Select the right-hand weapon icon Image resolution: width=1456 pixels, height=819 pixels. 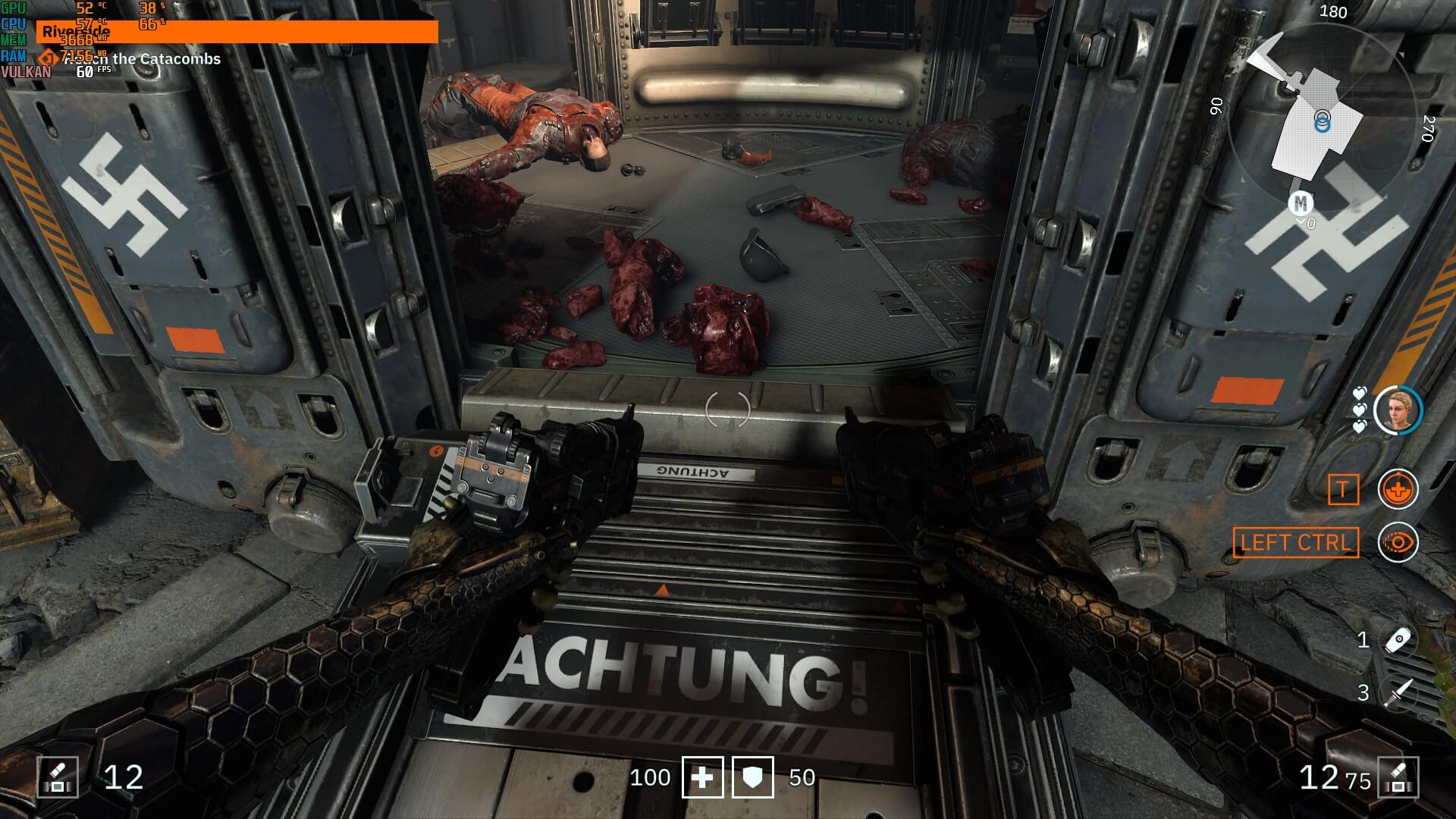1398,777
